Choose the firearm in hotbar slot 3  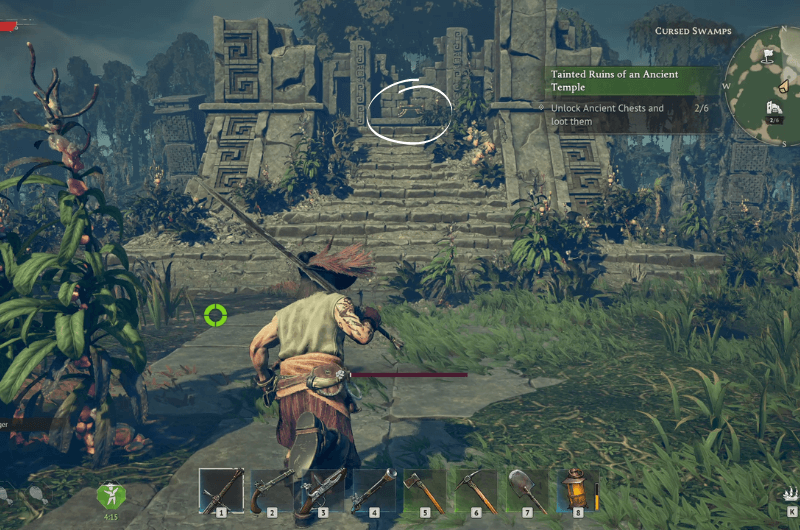324,490
